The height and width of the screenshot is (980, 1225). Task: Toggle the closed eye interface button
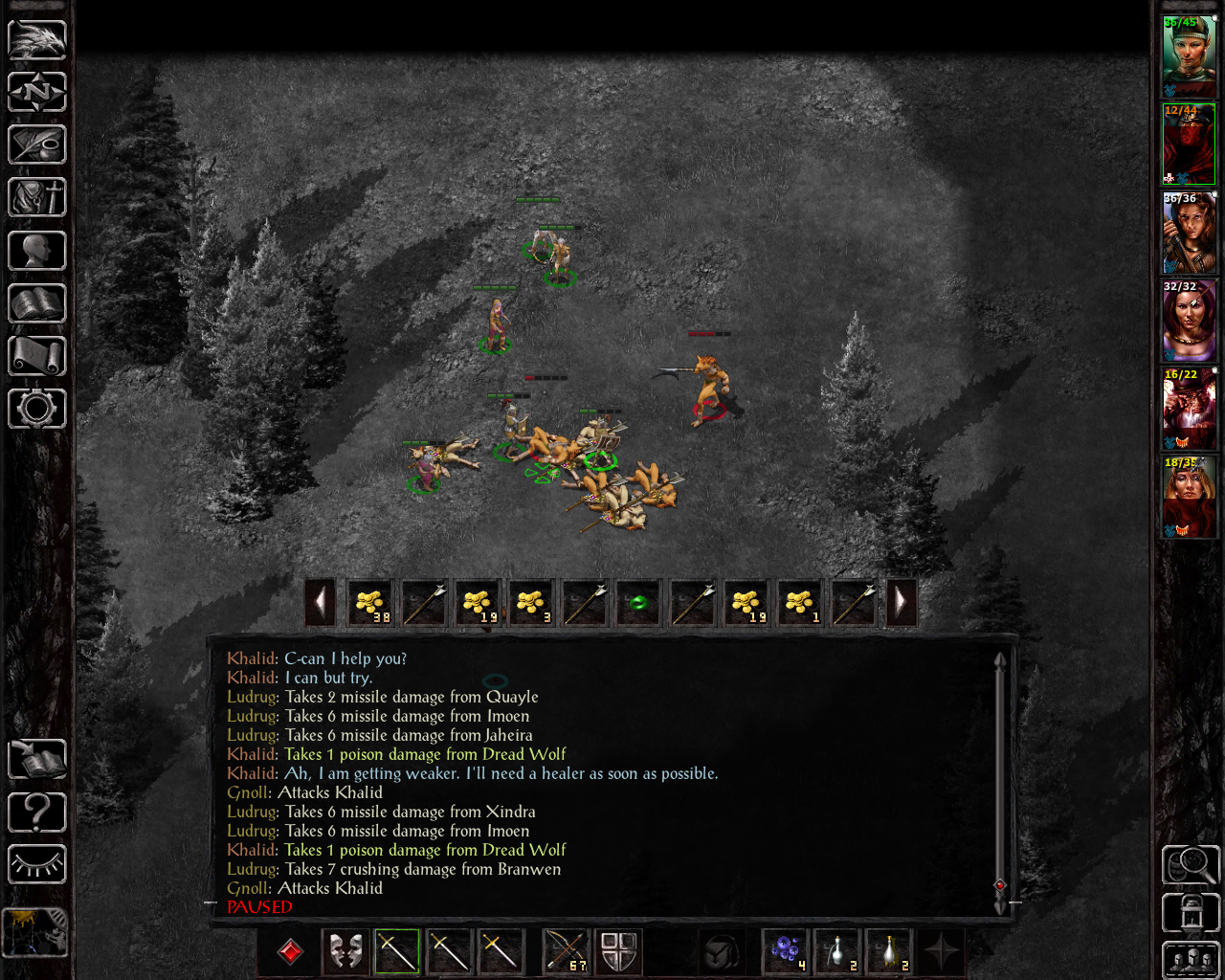click(37, 865)
